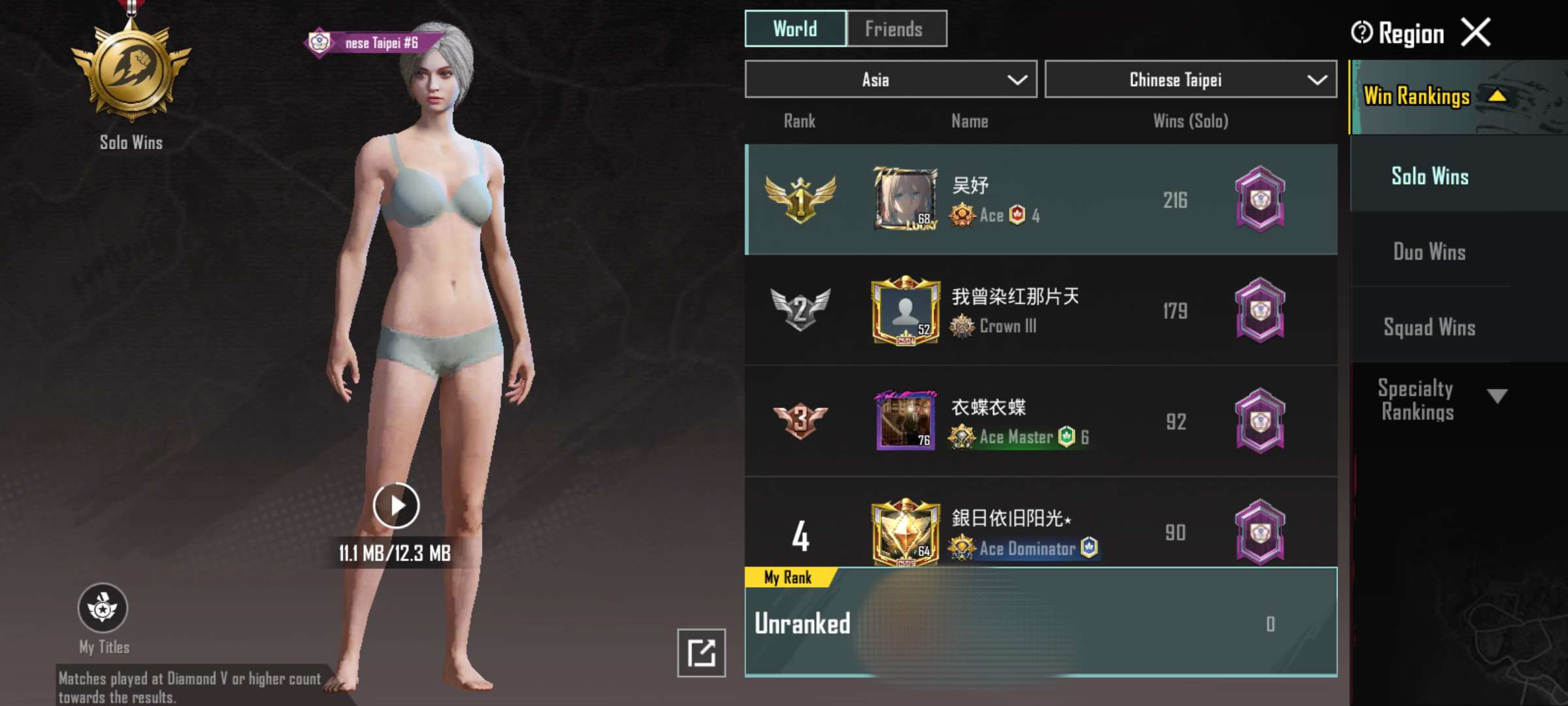Open rank 3 player 衣蝶衣蝶 row
The width and height of the screenshot is (1568, 706).
pos(1040,421)
